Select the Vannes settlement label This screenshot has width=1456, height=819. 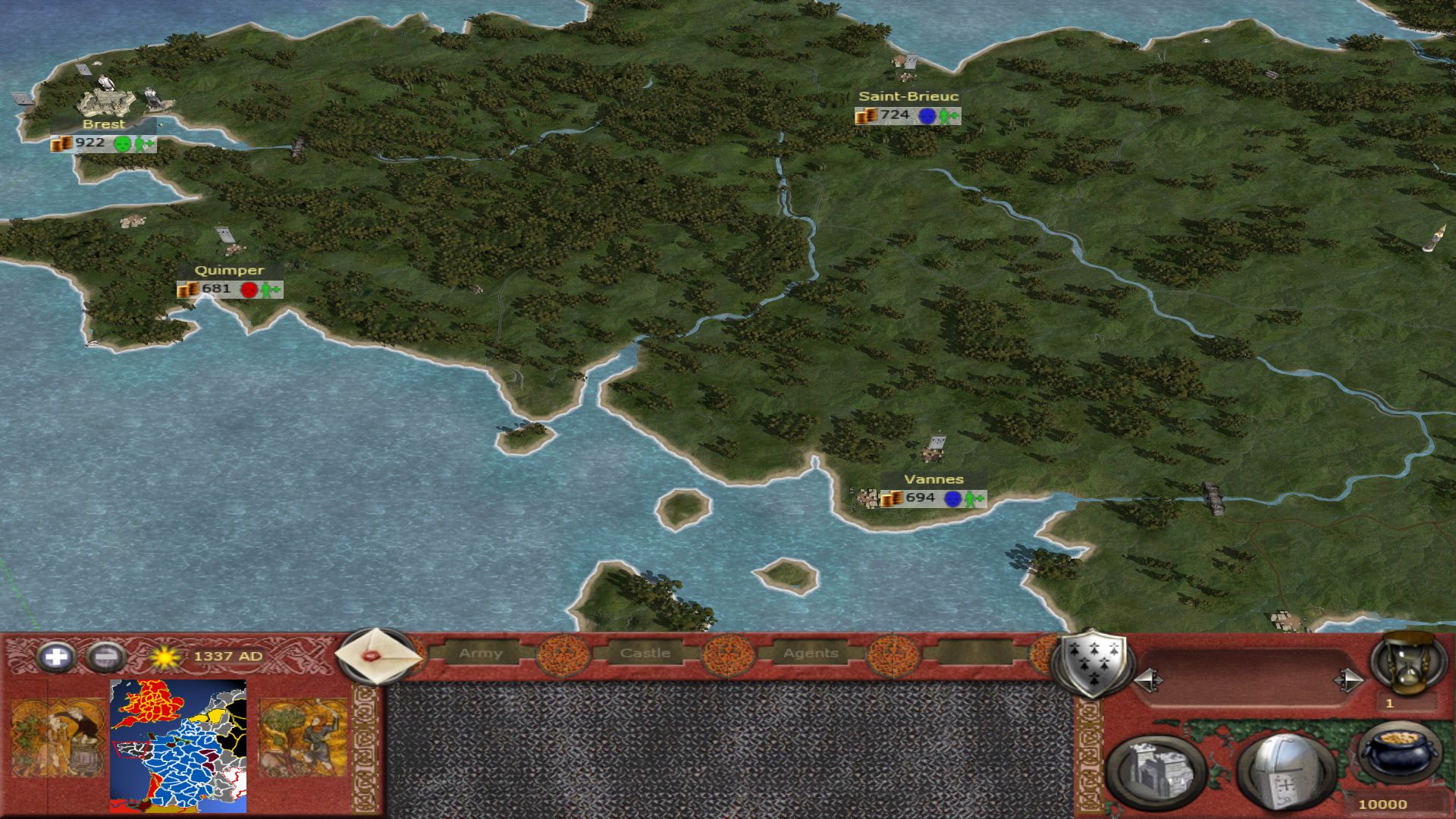(x=934, y=480)
